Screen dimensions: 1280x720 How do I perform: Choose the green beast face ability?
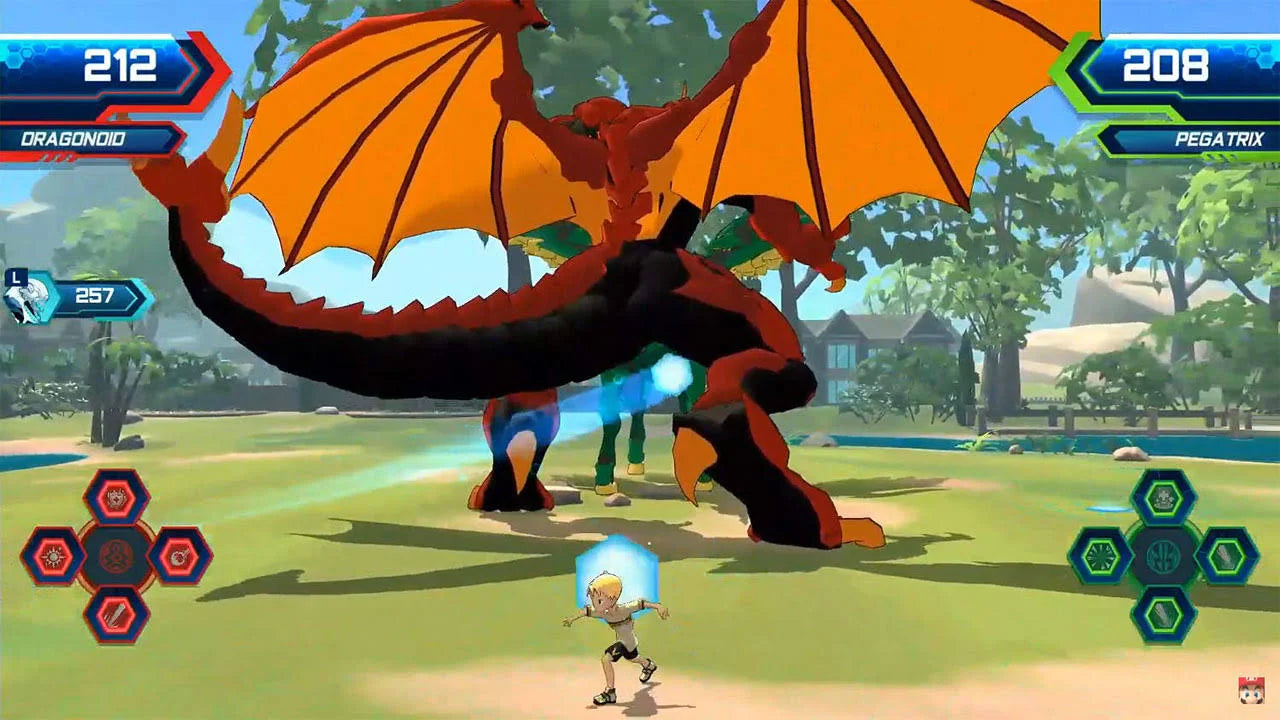(1163, 497)
